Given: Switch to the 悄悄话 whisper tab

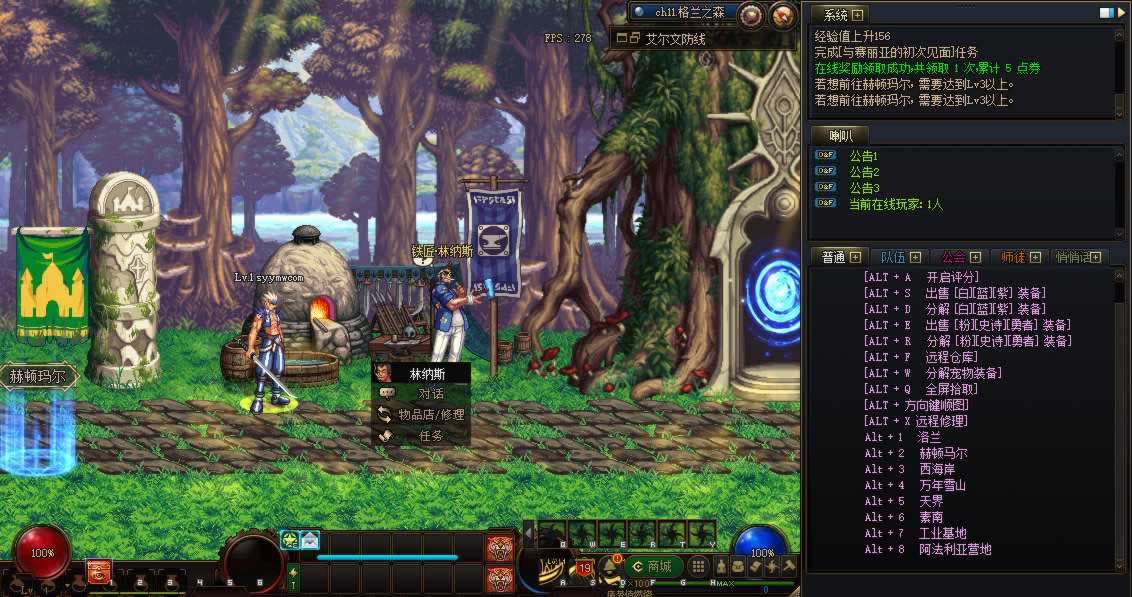Looking at the screenshot, I should tap(1078, 257).
